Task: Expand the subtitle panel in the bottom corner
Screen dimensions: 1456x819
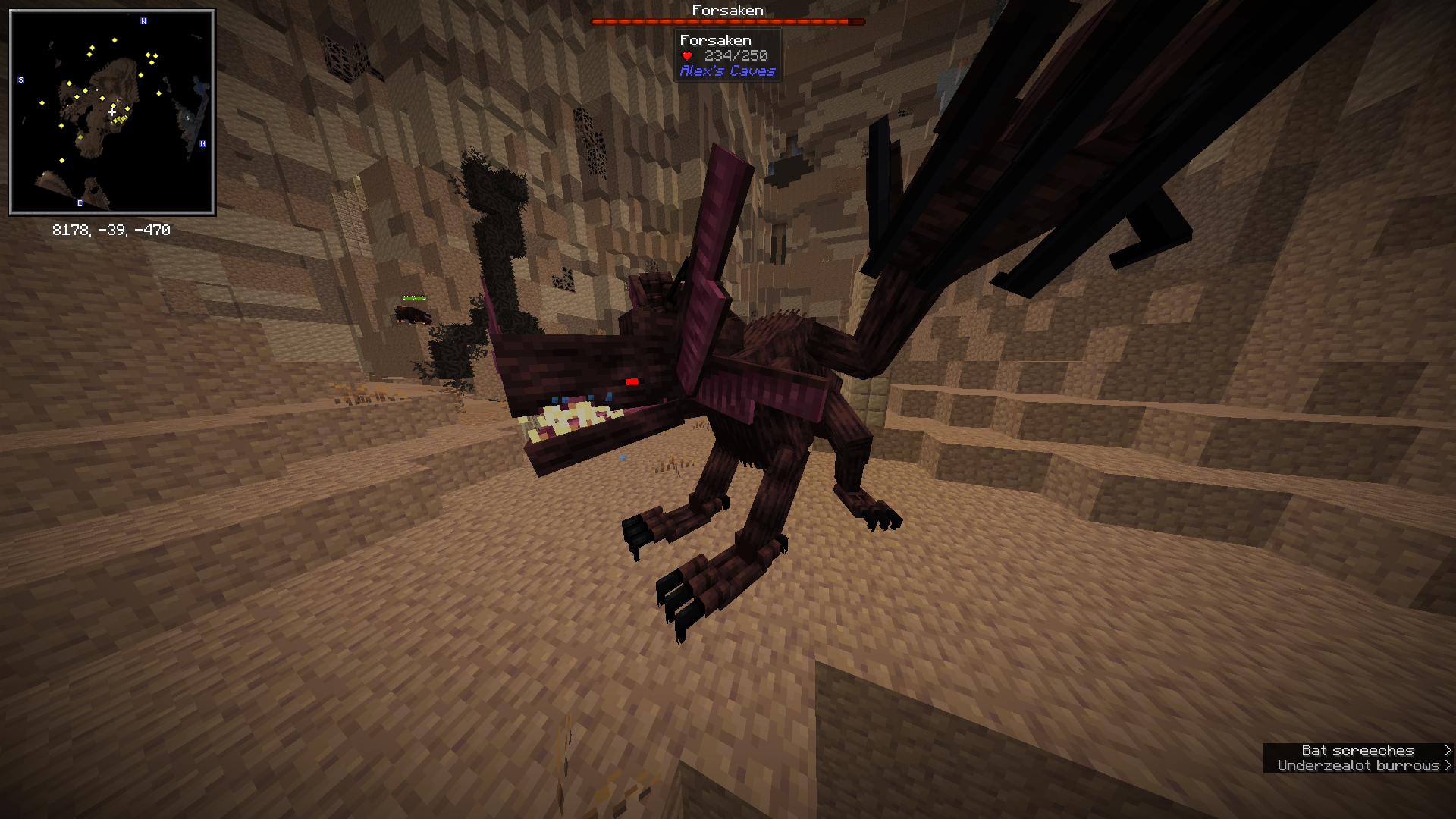Action: pyautogui.click(x=1357, y=758)
